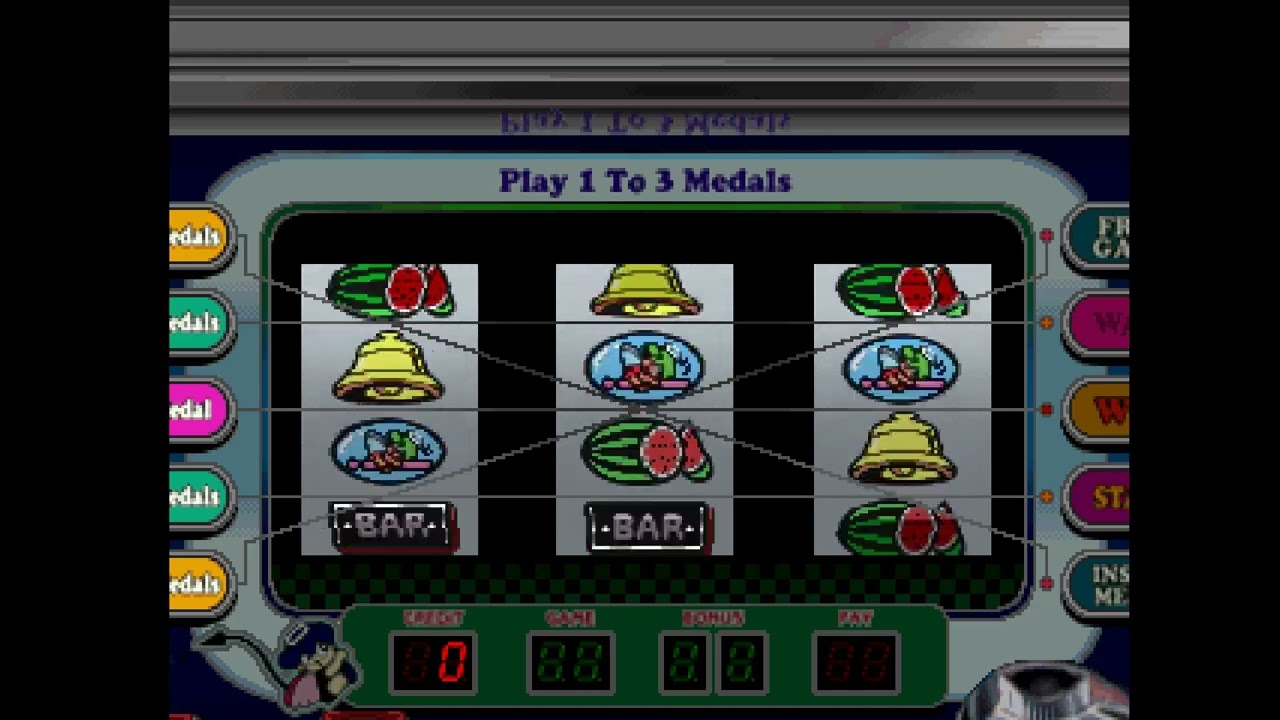Screen dimensions: 1280x720
Task: Click the red CREDIT counter display
Action: pyautogui.click(x=432, y=660)
